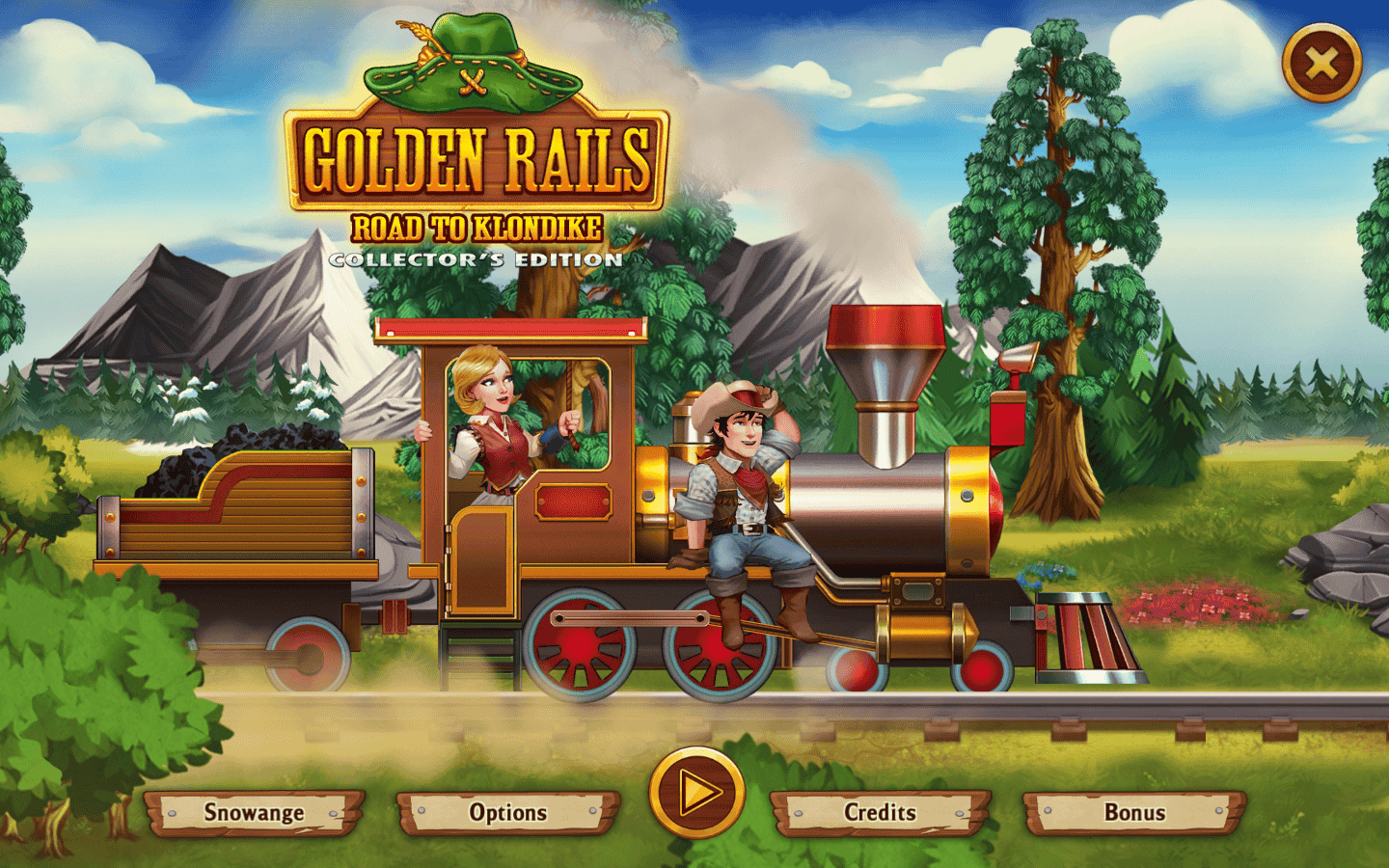Open the Options menu

pyautogui.click(x=507, y=813)
